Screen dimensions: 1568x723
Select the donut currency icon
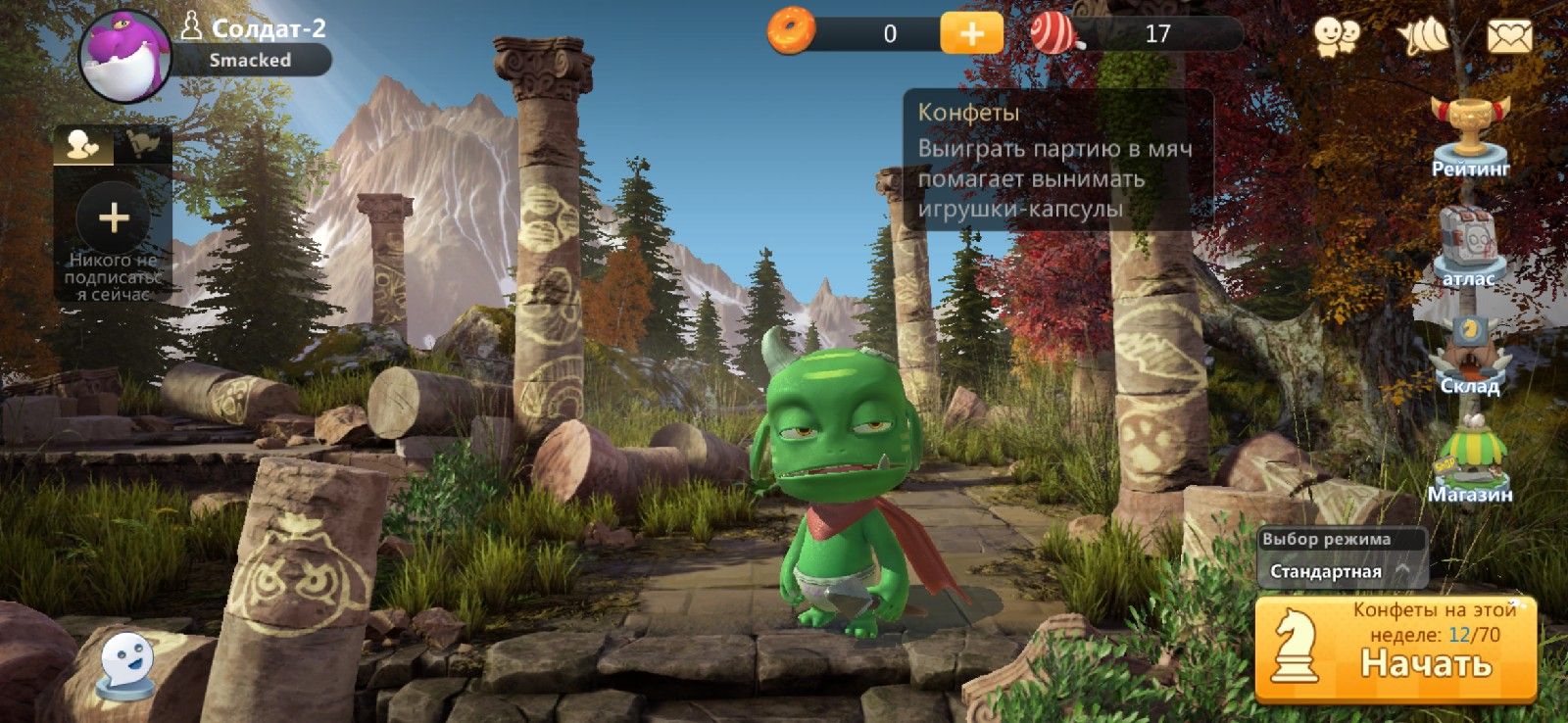pyautogui.click(x=791, y=31)
